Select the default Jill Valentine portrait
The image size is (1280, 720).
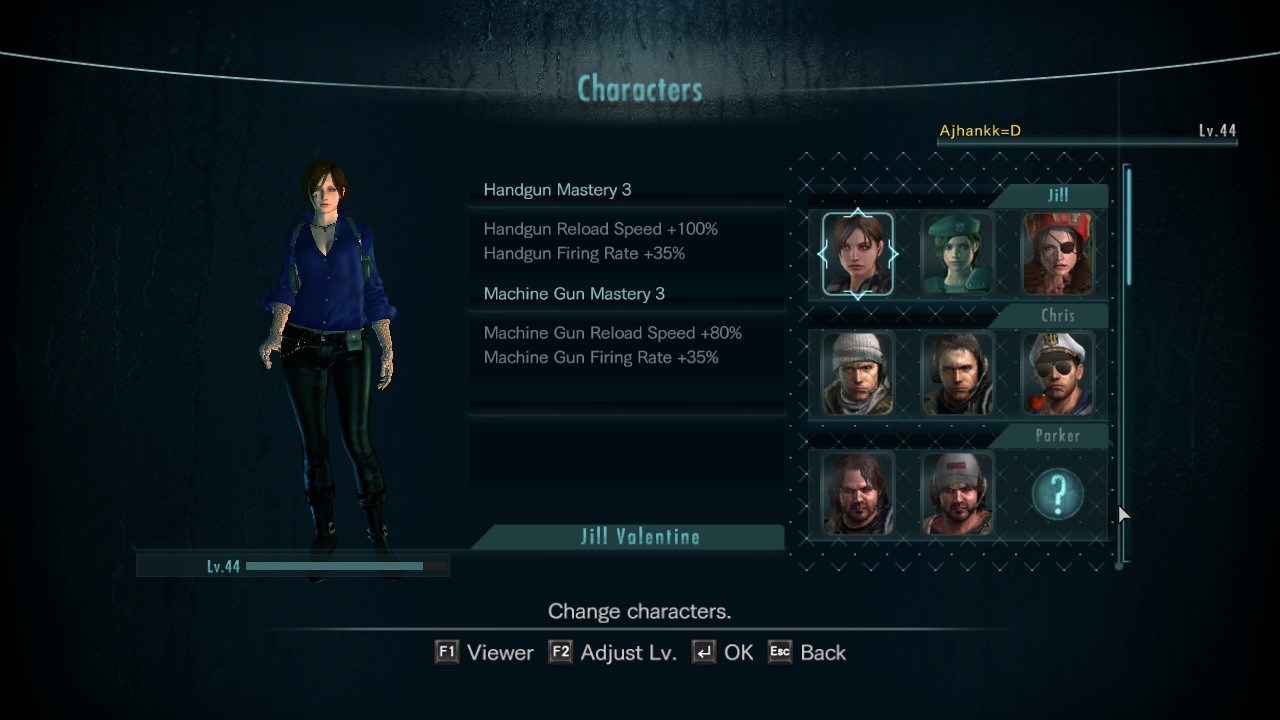[x=858, y=254]
